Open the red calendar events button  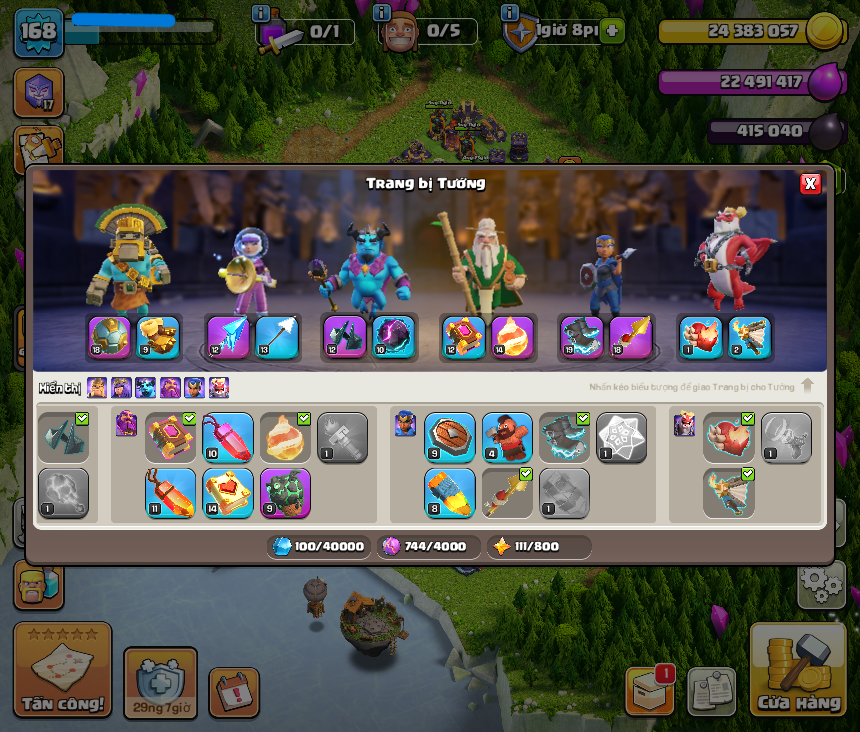coord(234,692)
